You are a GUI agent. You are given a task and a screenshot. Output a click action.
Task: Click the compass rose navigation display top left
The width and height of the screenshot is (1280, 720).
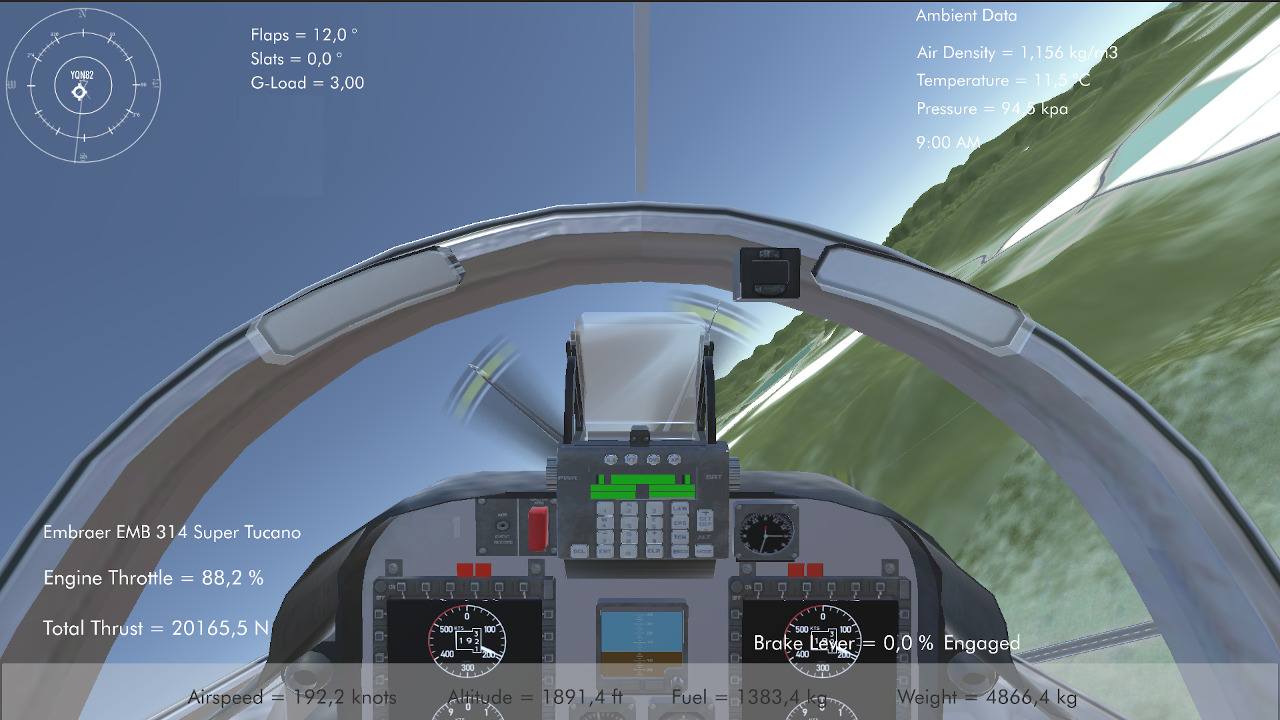tap(80, 88)
